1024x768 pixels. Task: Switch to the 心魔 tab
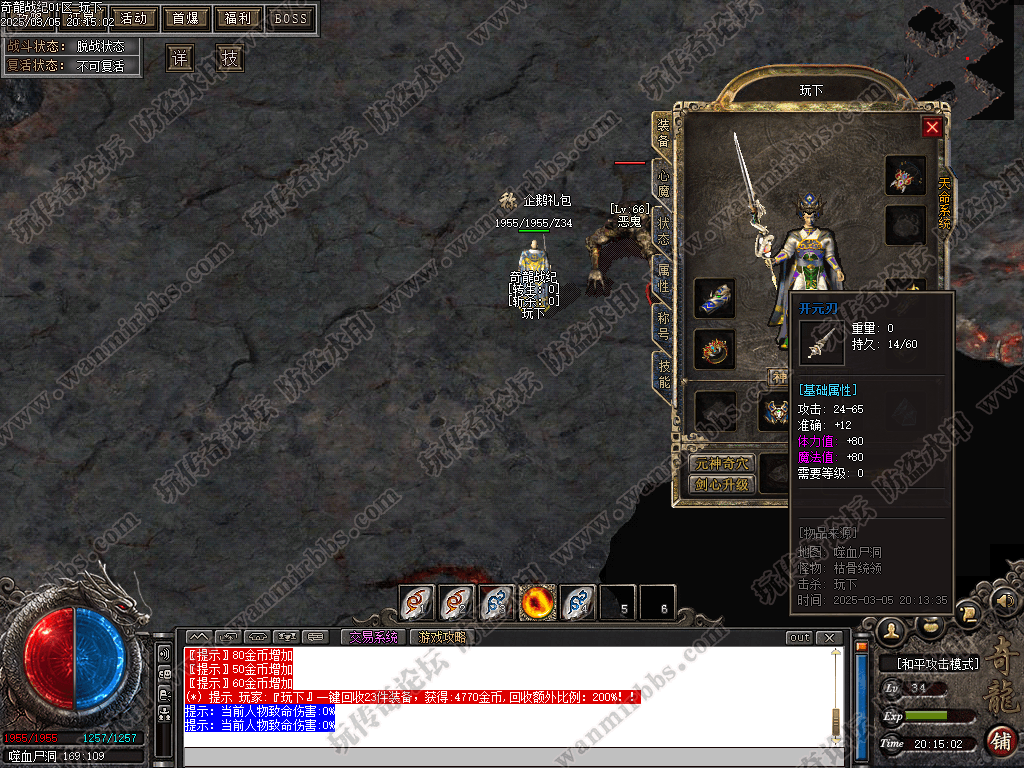pos(663,180)
